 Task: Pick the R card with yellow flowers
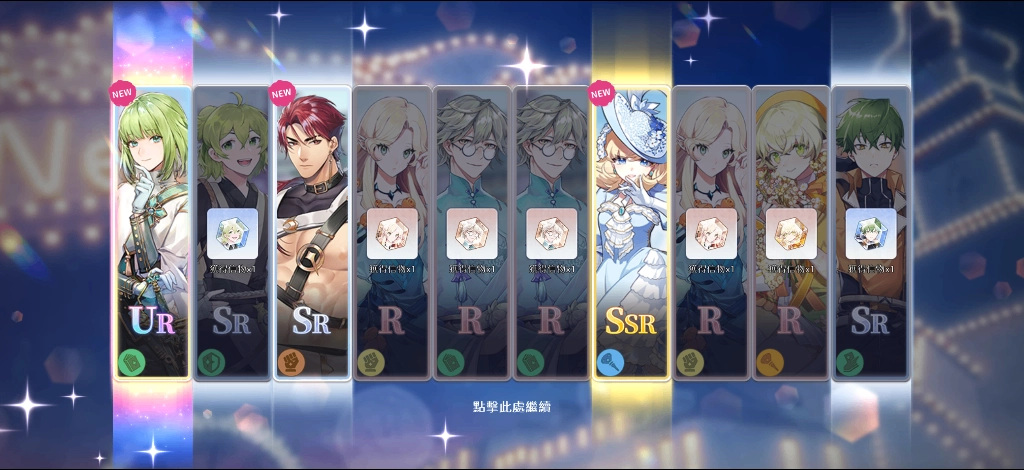791,232
